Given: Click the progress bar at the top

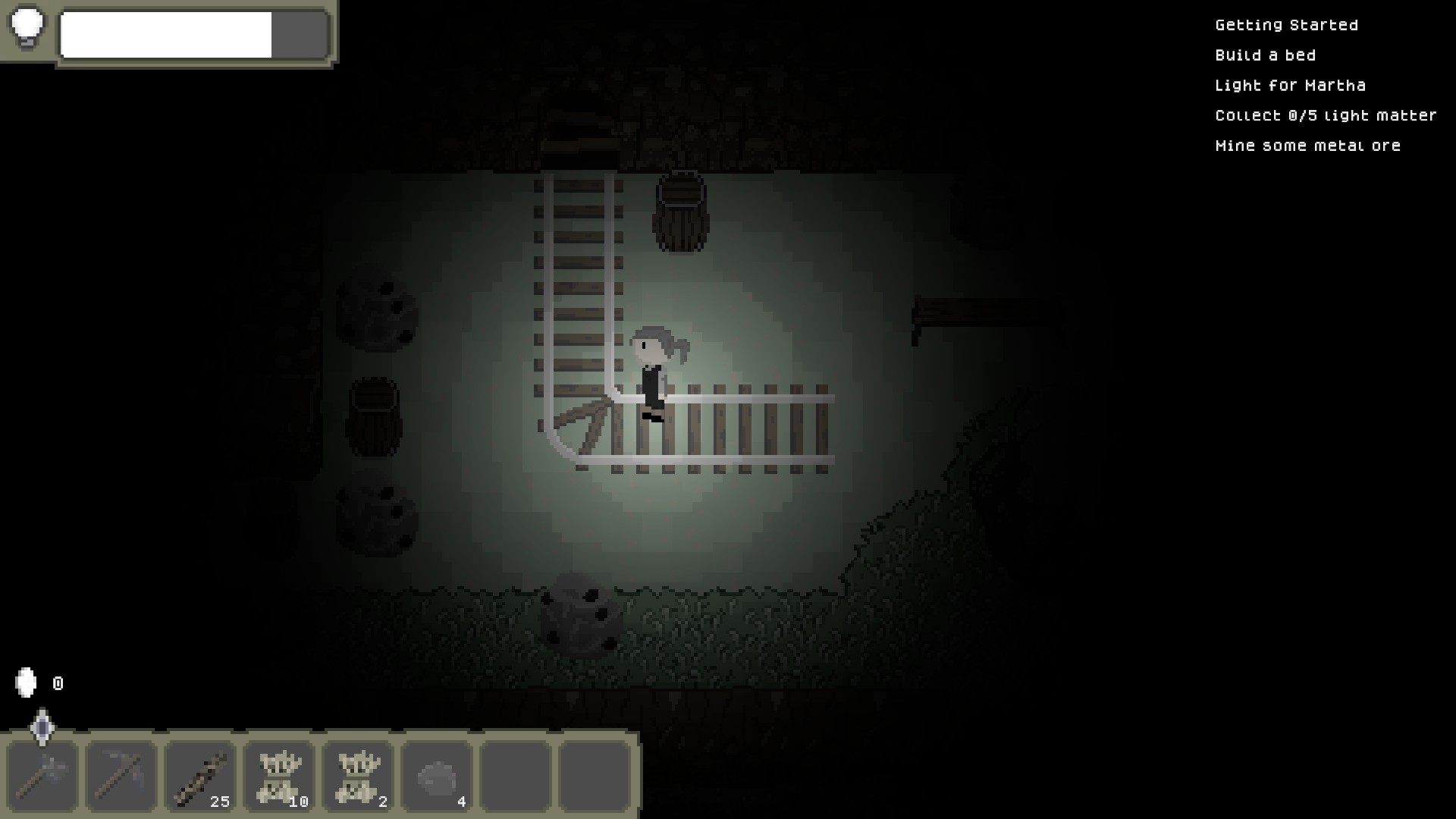Looking at the screenshot, I should (193, 35).
